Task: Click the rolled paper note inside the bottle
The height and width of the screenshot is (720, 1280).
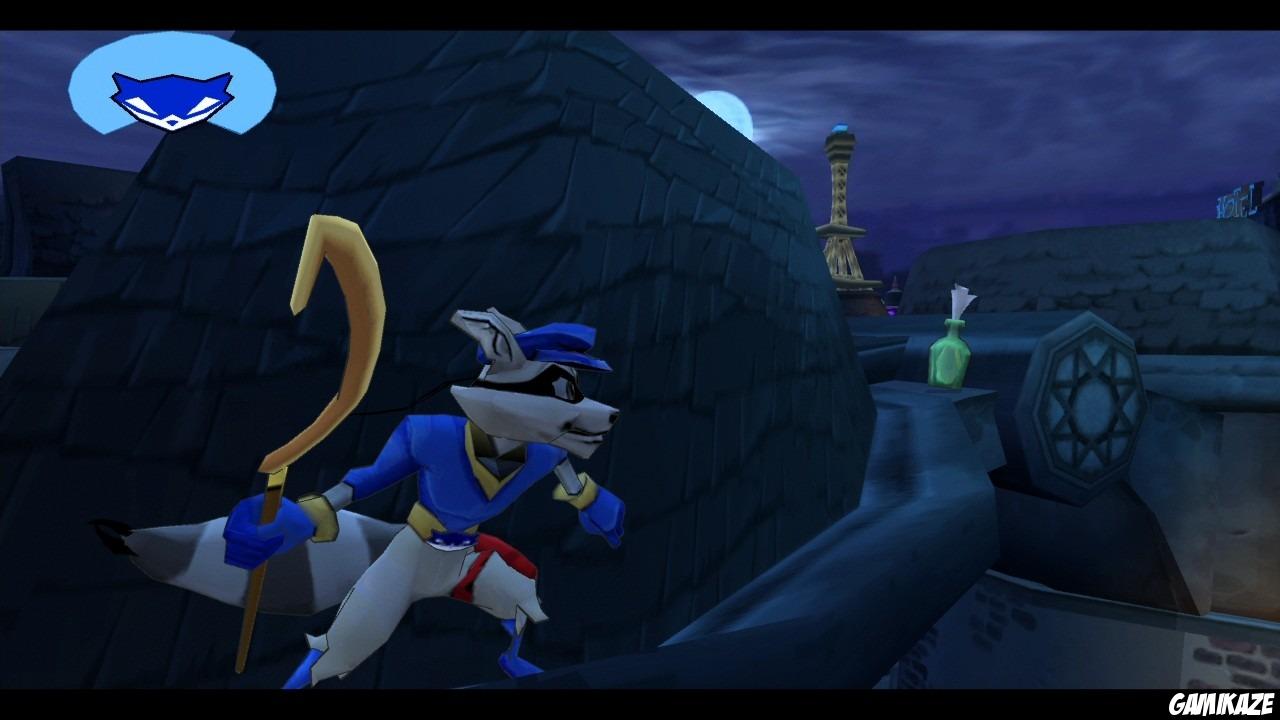Action: click(x=957, y=300)
